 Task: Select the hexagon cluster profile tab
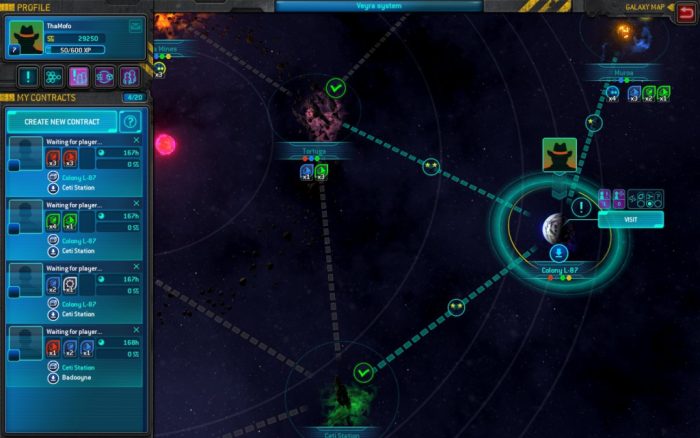pos(53,76)
